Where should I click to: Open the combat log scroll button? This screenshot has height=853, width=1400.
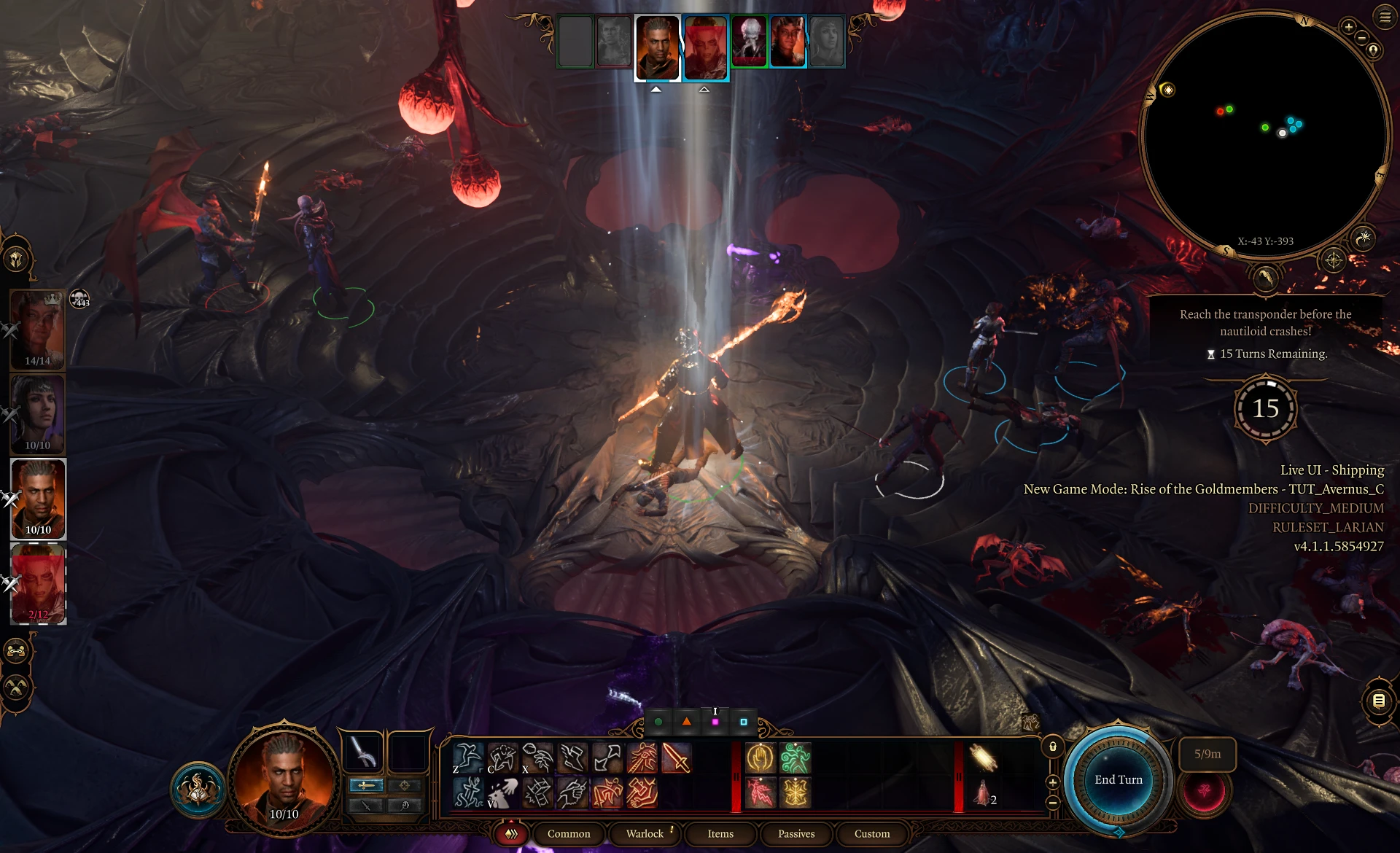(1378, 701)
